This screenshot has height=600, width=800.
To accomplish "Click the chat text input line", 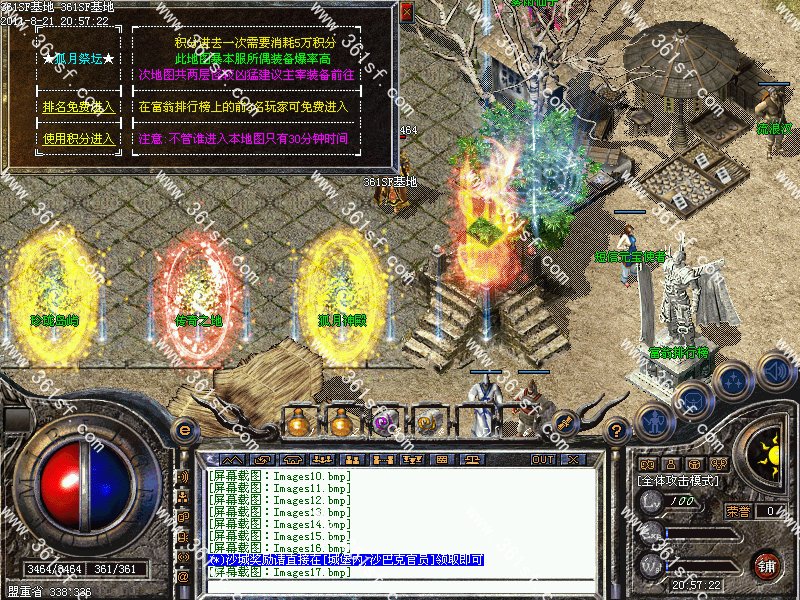I will pos(400,585).
